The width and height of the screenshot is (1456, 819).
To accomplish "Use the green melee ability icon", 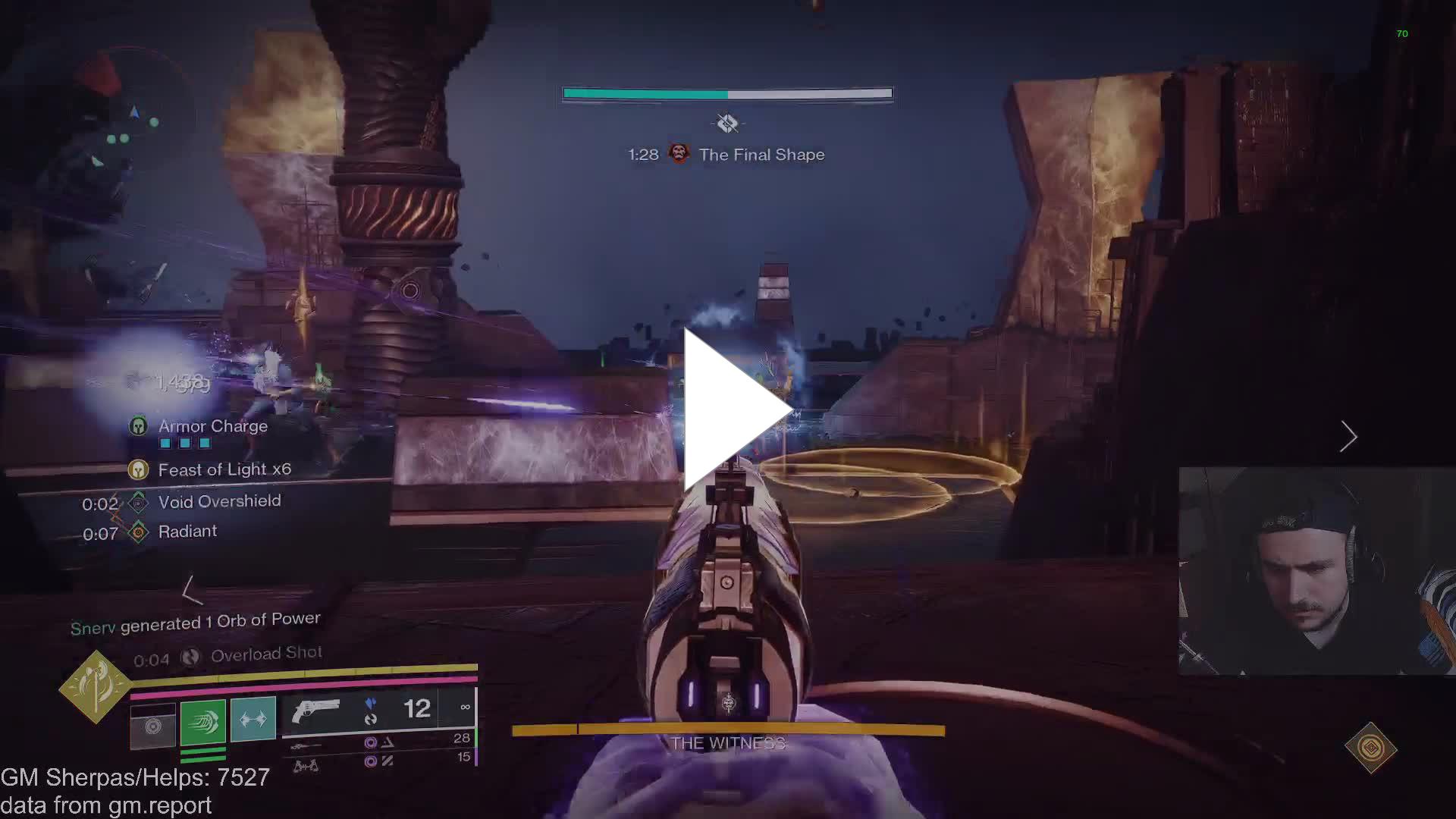I will (x=203, y=721).
